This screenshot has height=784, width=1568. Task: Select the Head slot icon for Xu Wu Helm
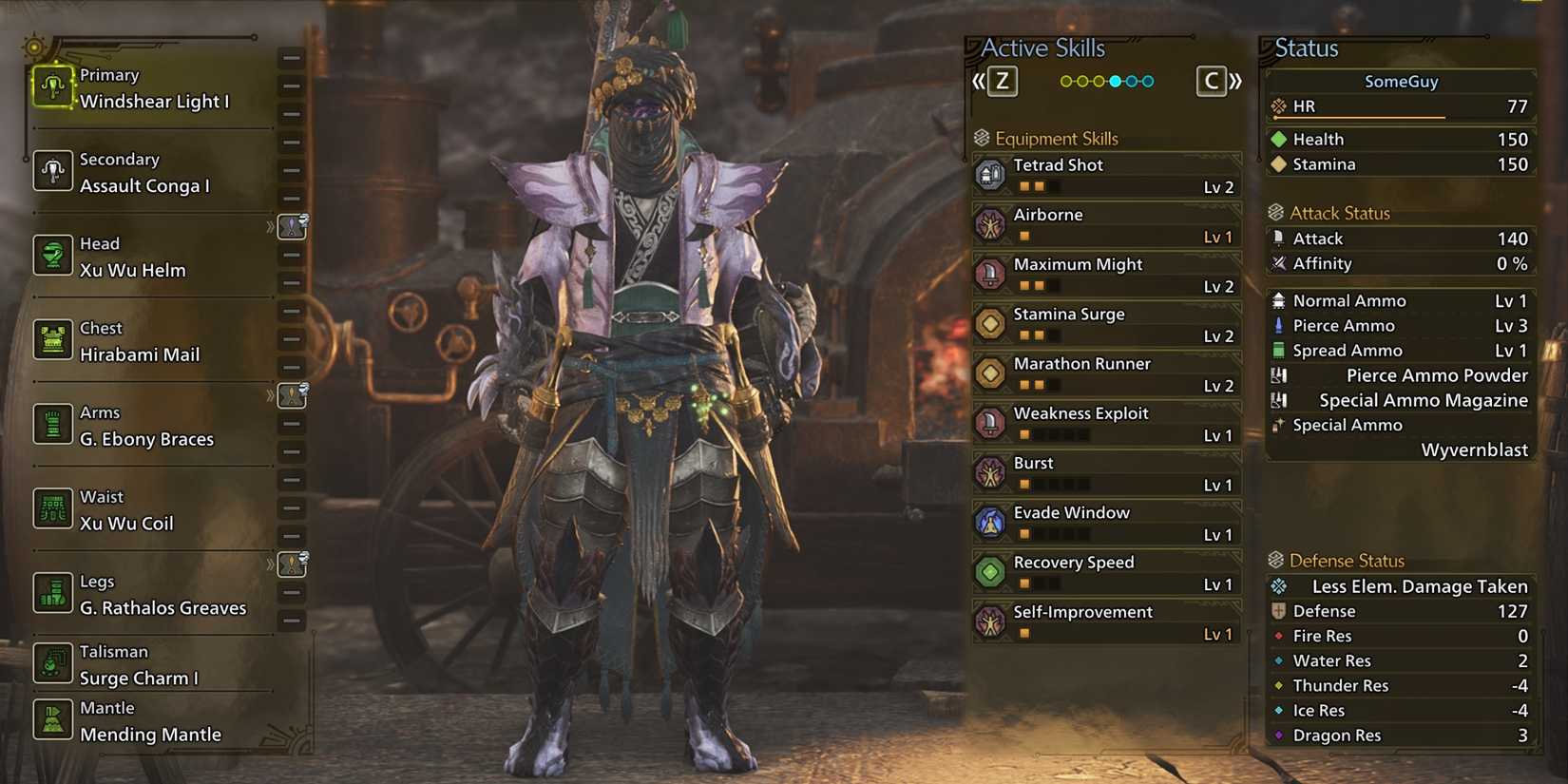(x=52, y=256)
